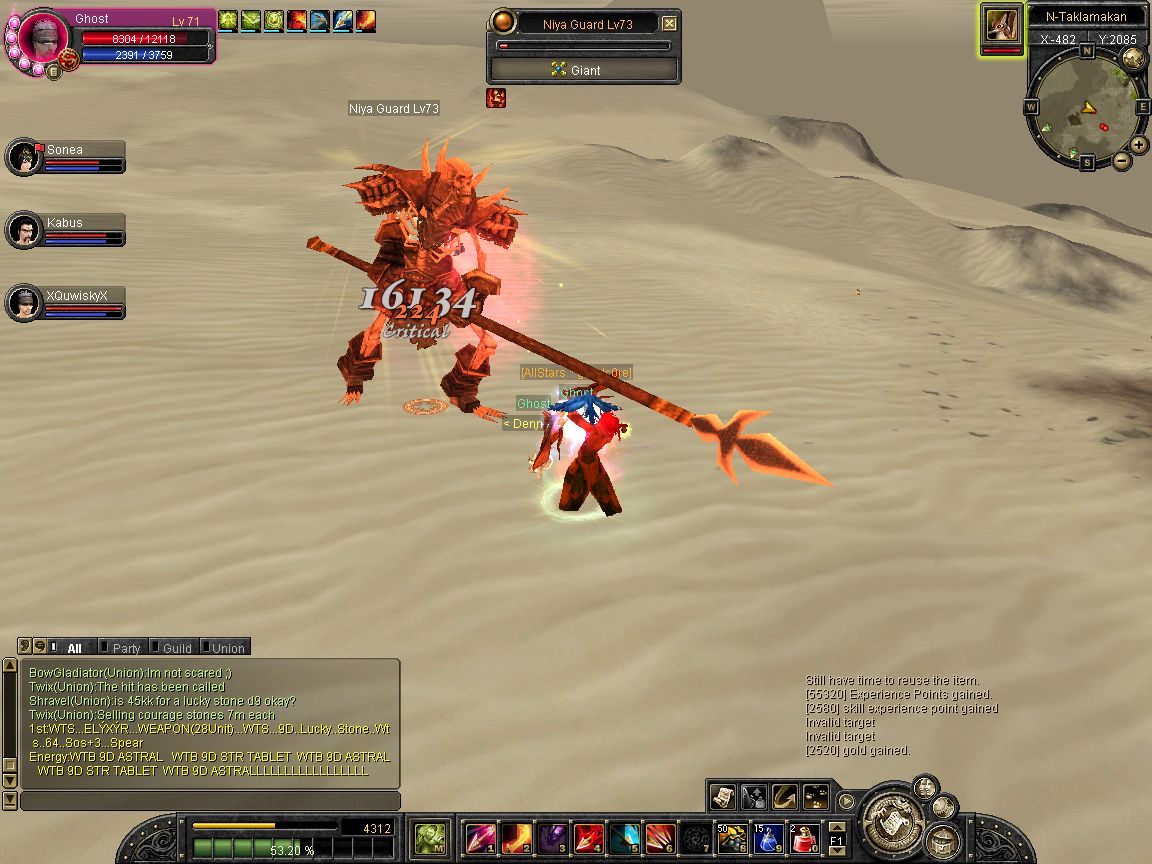Activate the skill in hotbar slot 1
The height and width of the screenshot is (864, 1152).
[x=480, y=837]
